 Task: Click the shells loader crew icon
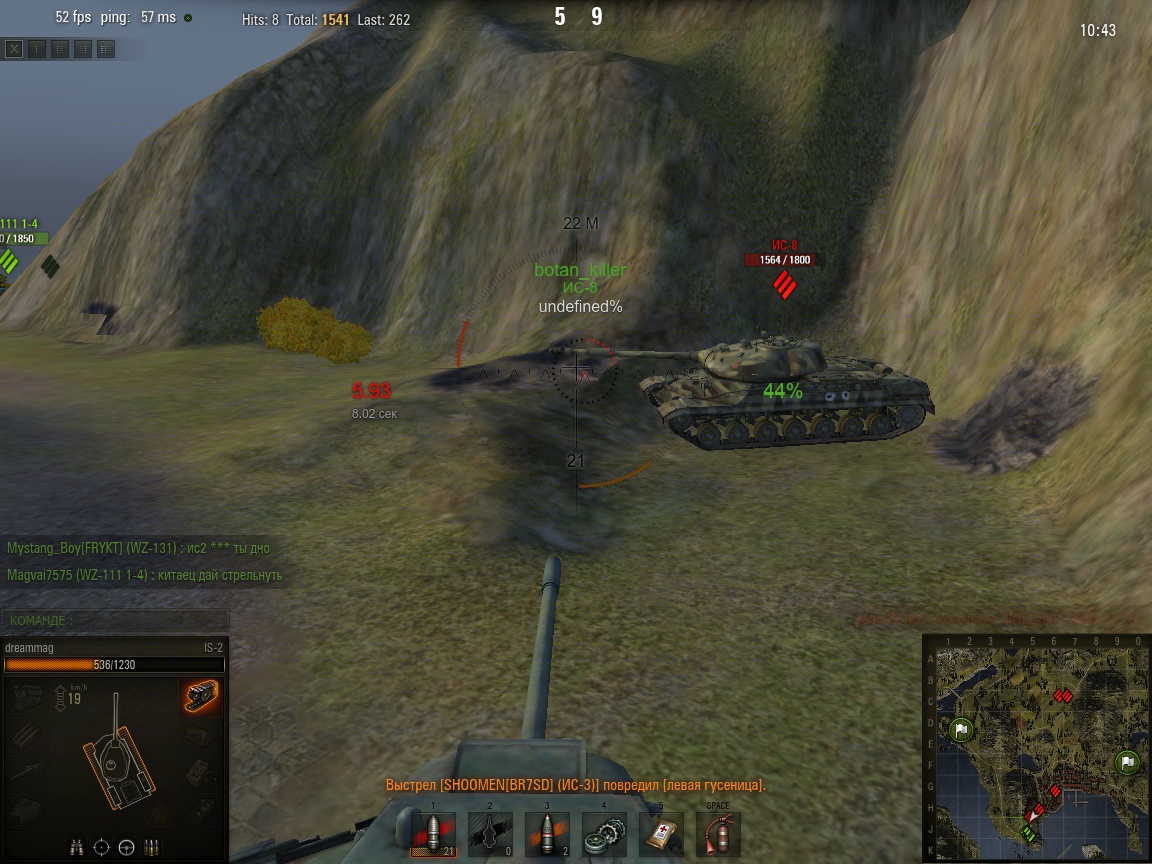point(152,847)
